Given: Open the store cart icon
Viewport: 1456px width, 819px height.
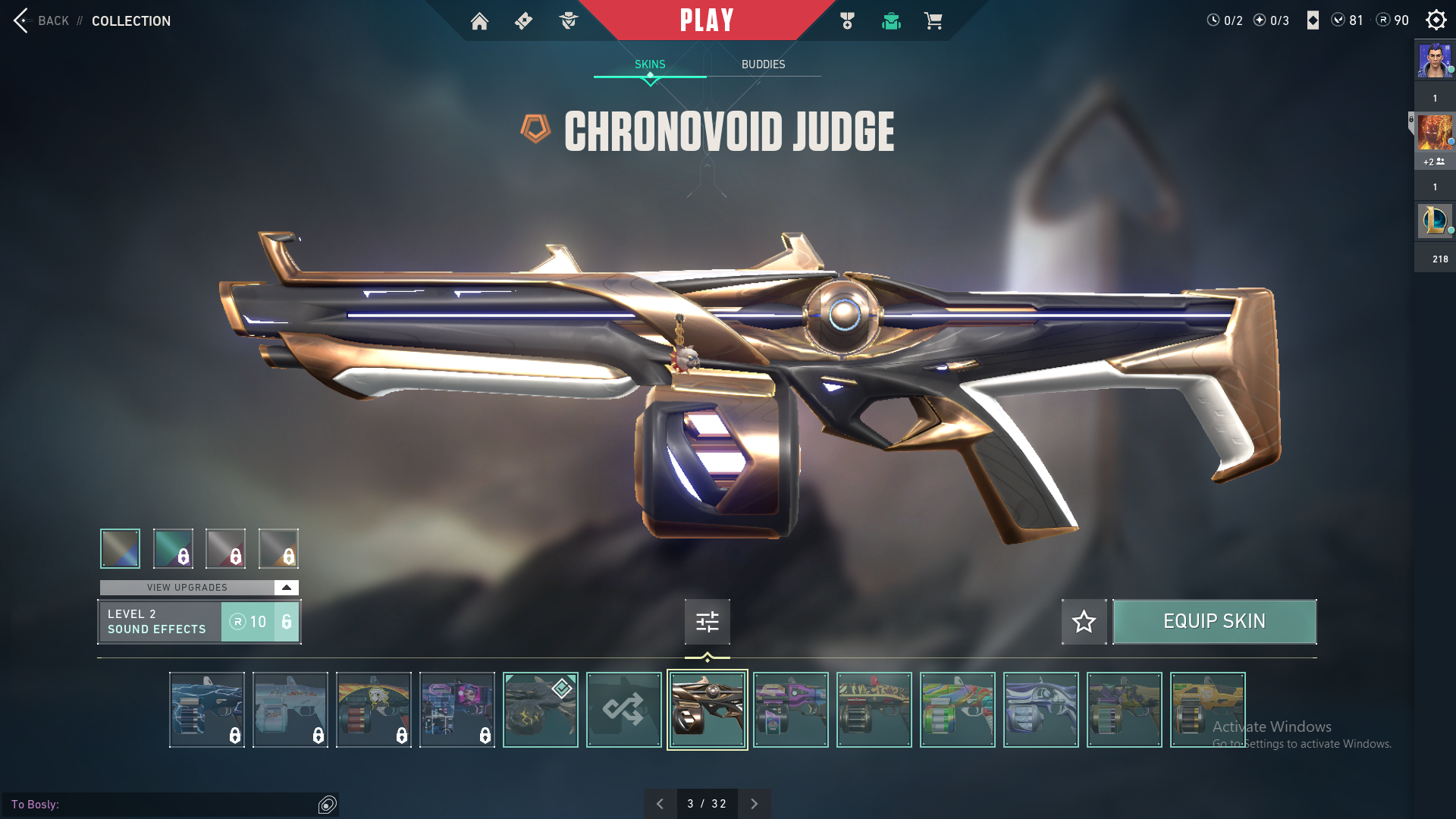Looking at the screenshot, I should (x=933, y=21).
